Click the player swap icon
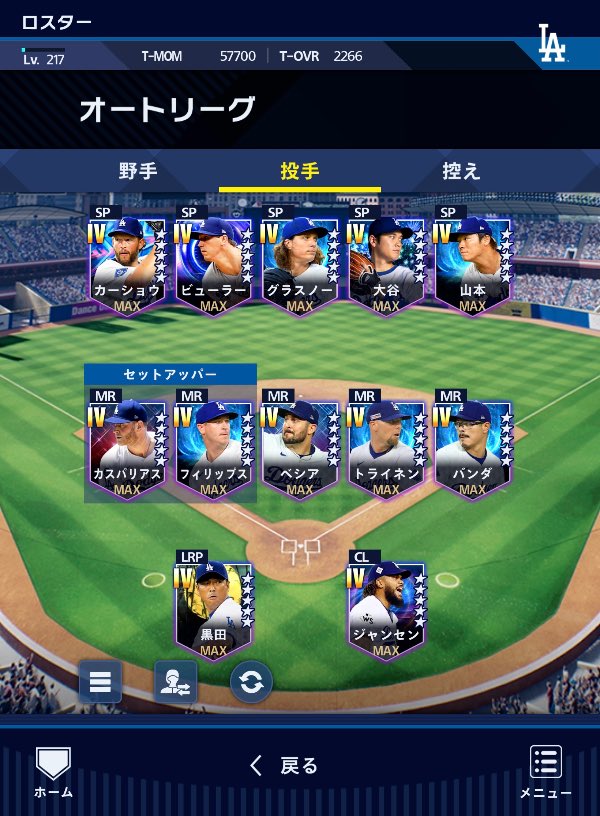The width and height of the screenshot is (600, 816). point(175,682)
